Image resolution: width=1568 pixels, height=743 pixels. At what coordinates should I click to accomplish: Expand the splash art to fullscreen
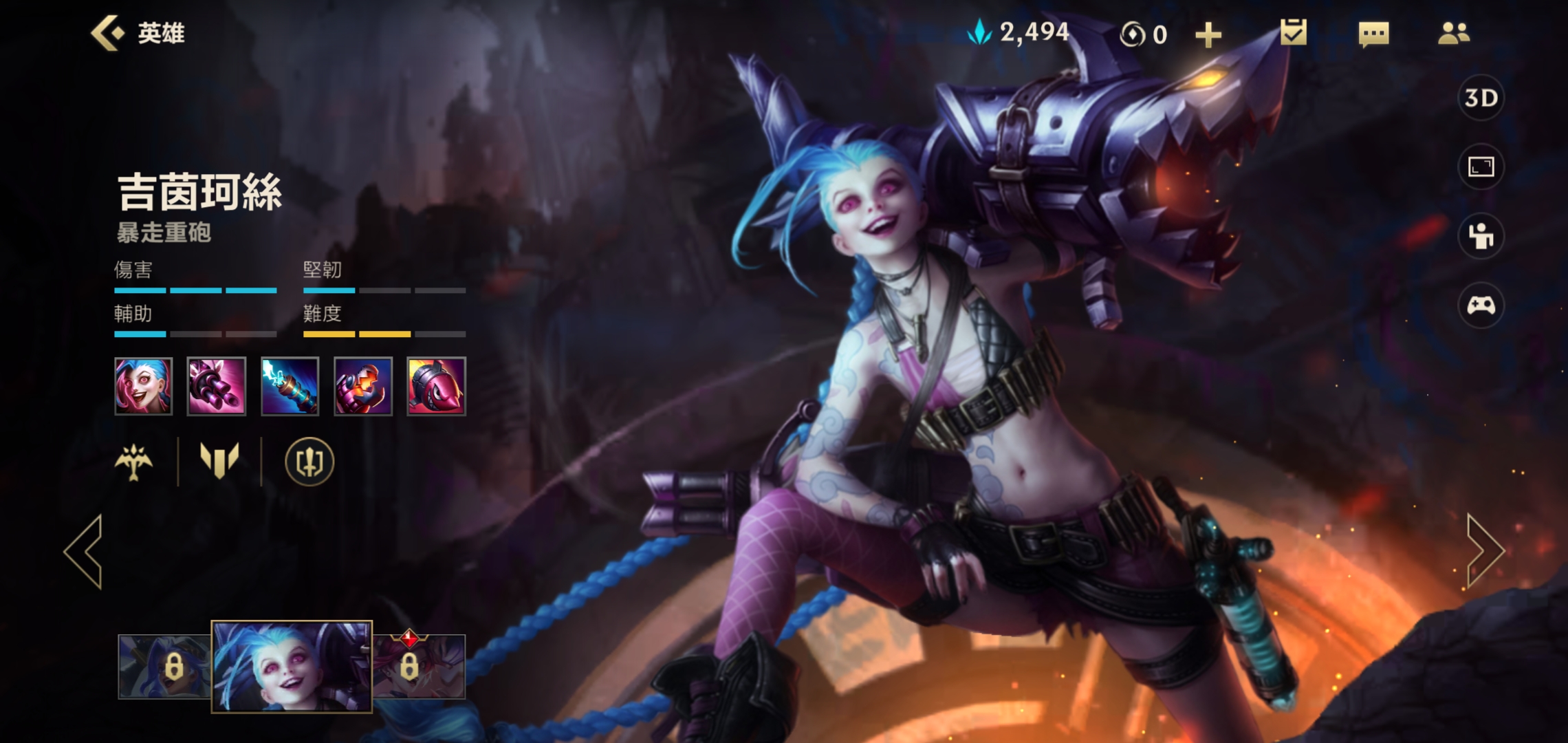point(1481,166)
